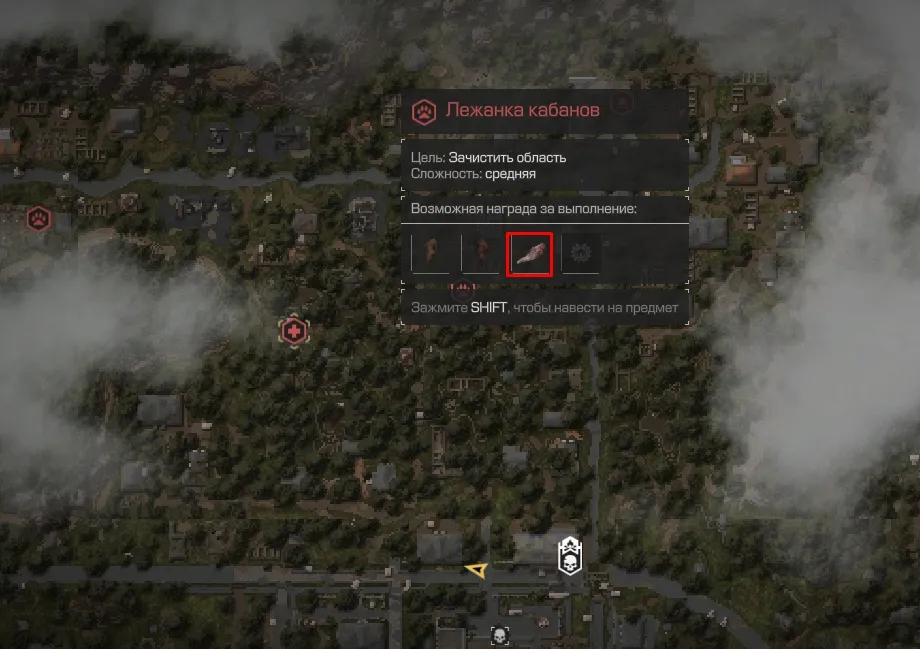Click the red medical cross map marker
The height and width of the screenshot is (649, 920).
[293, 331]
